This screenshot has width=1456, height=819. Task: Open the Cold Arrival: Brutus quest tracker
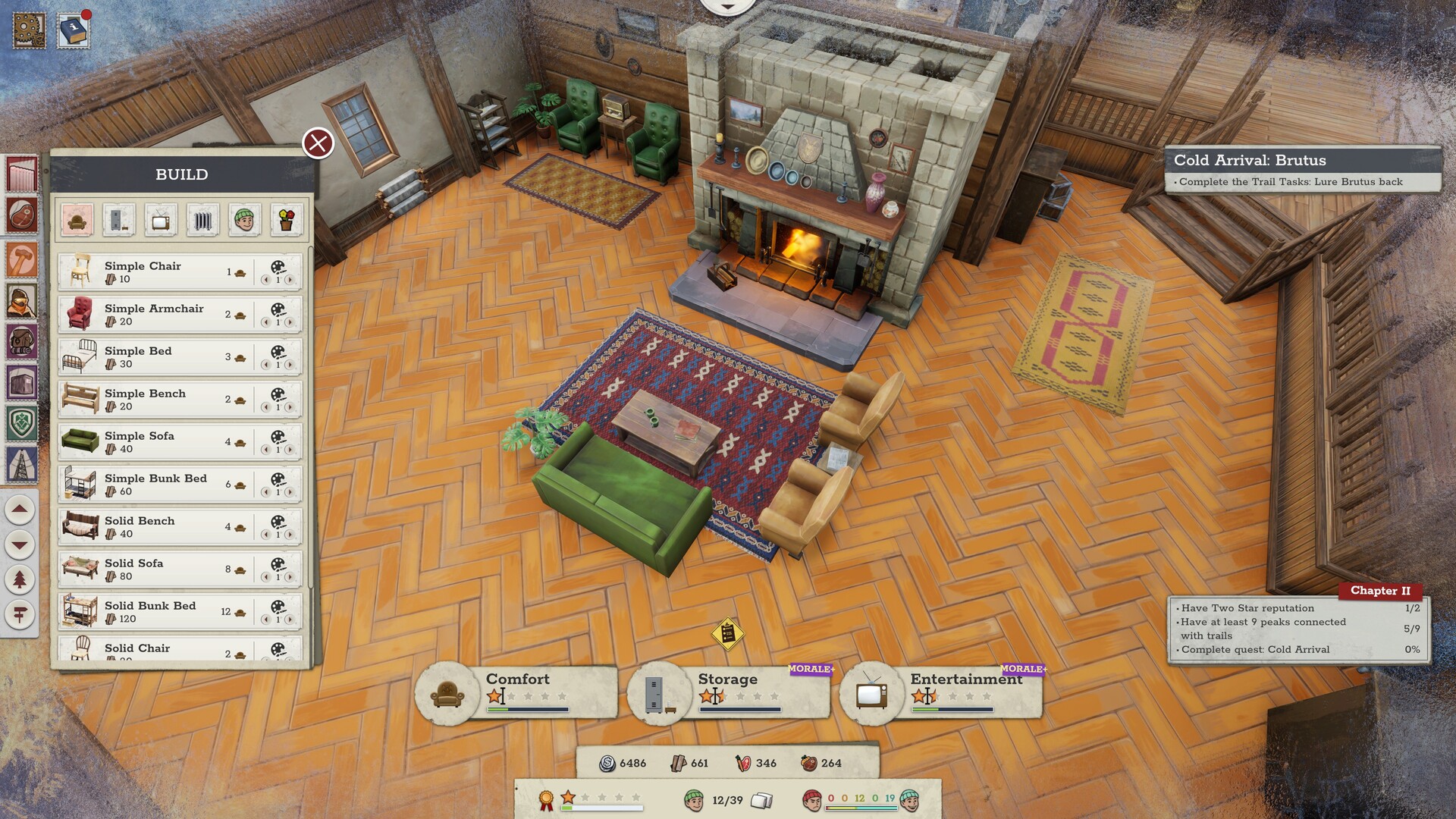coord(1301,169)
